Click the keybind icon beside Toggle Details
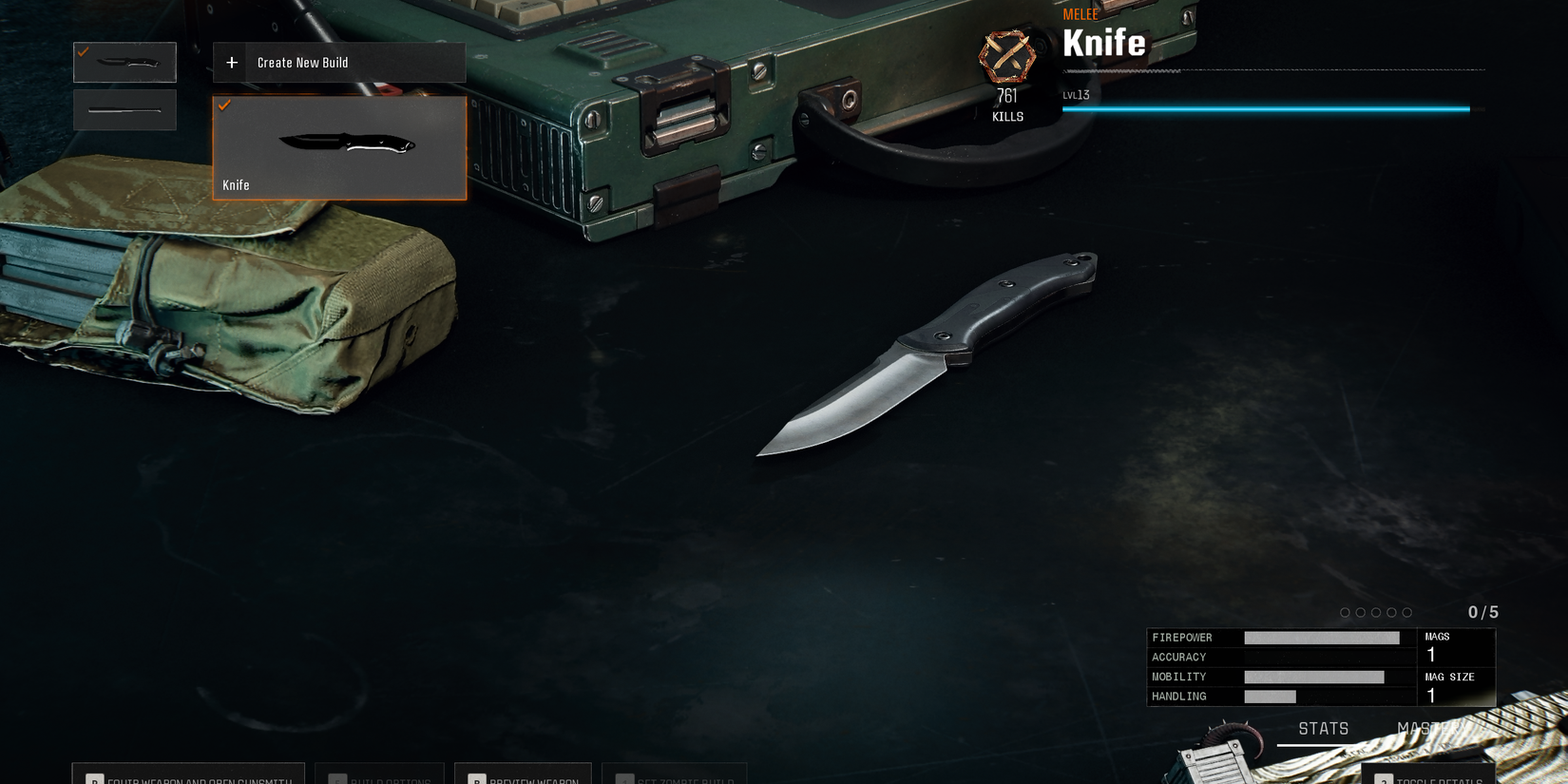The width and height of the screenshot is (1568, 784). (1385, 781)
